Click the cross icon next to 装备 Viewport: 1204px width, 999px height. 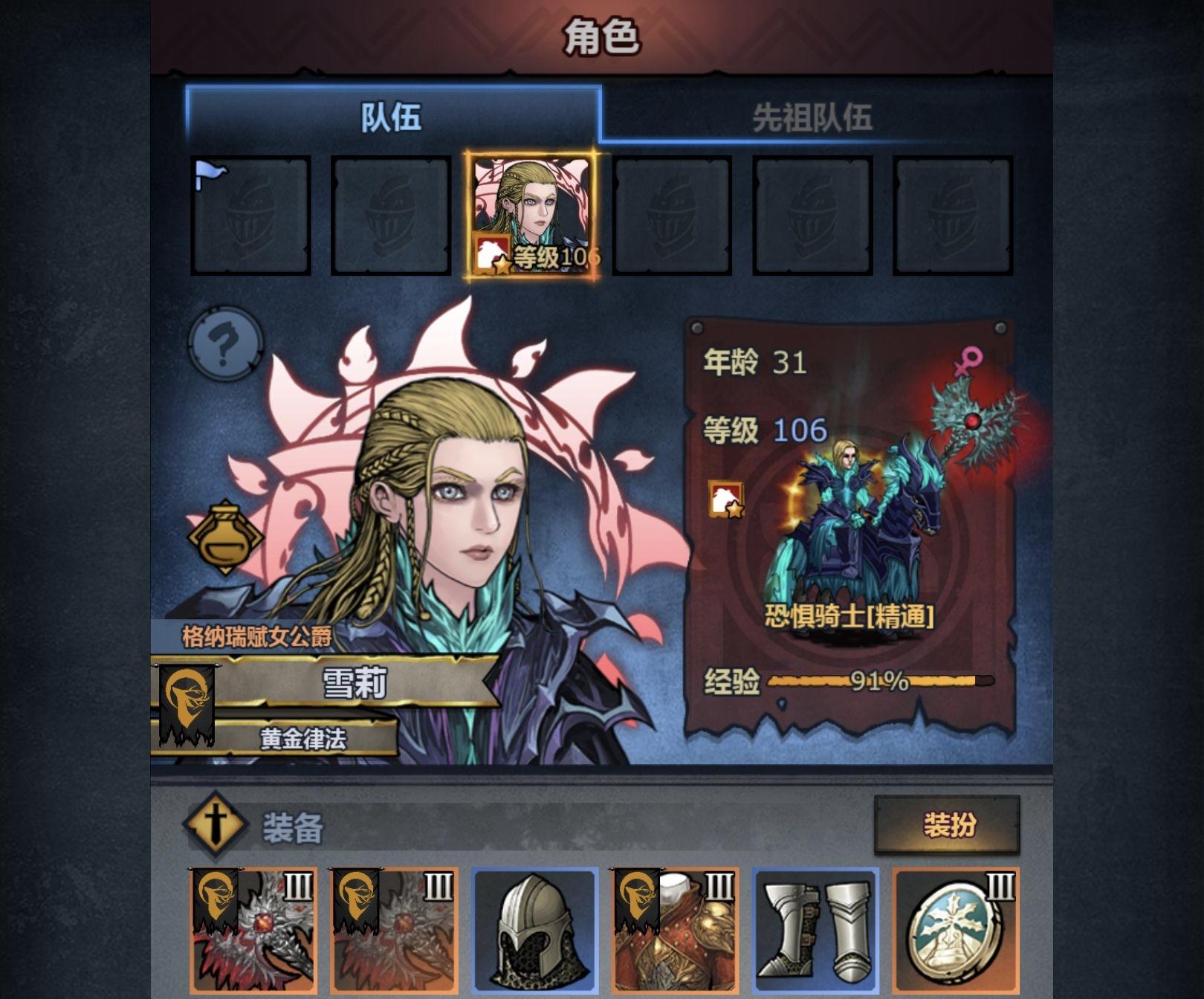point(217,824)
